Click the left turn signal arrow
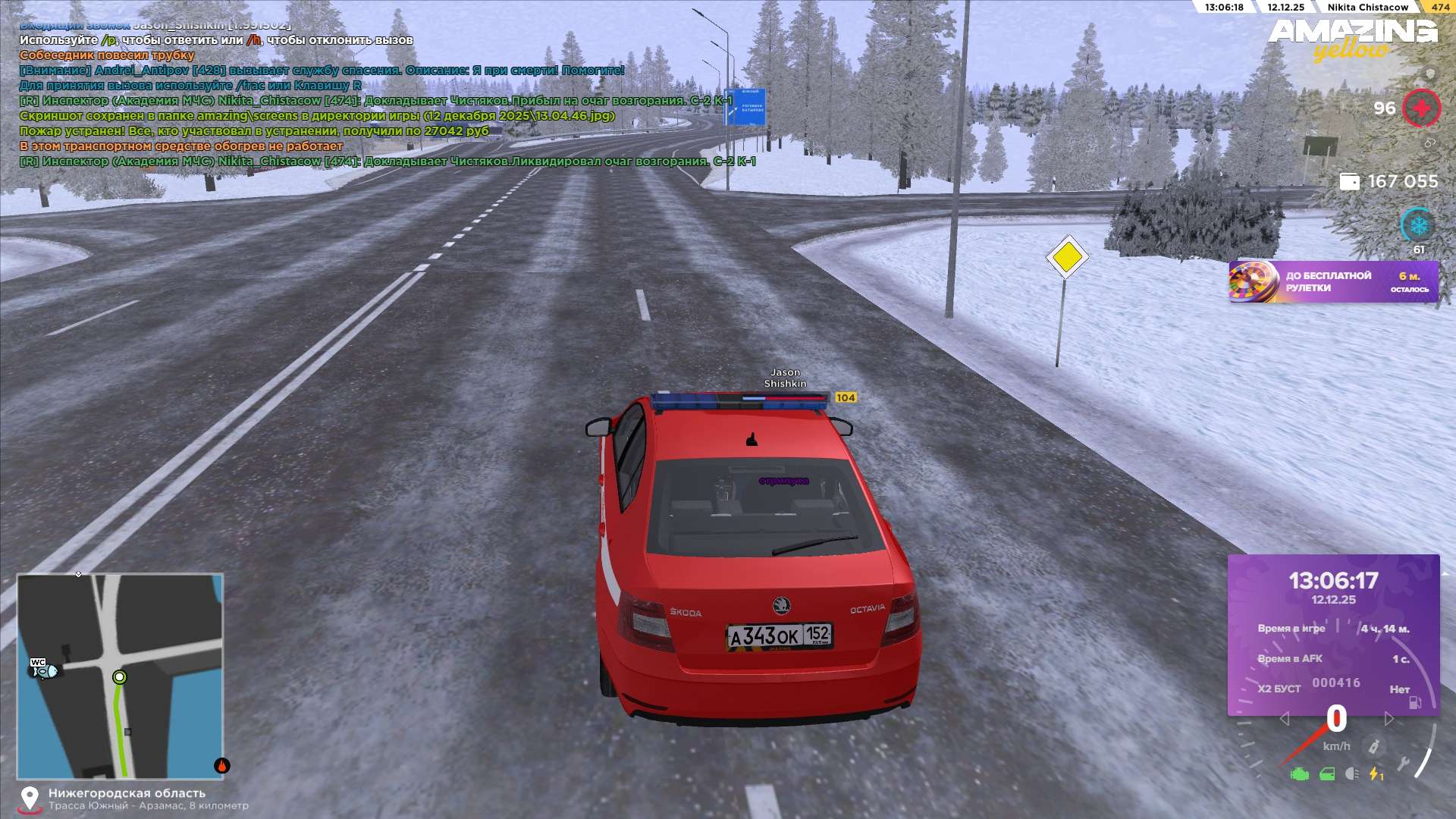Viewport: 1456px width, 819px height. (1284, 718)
